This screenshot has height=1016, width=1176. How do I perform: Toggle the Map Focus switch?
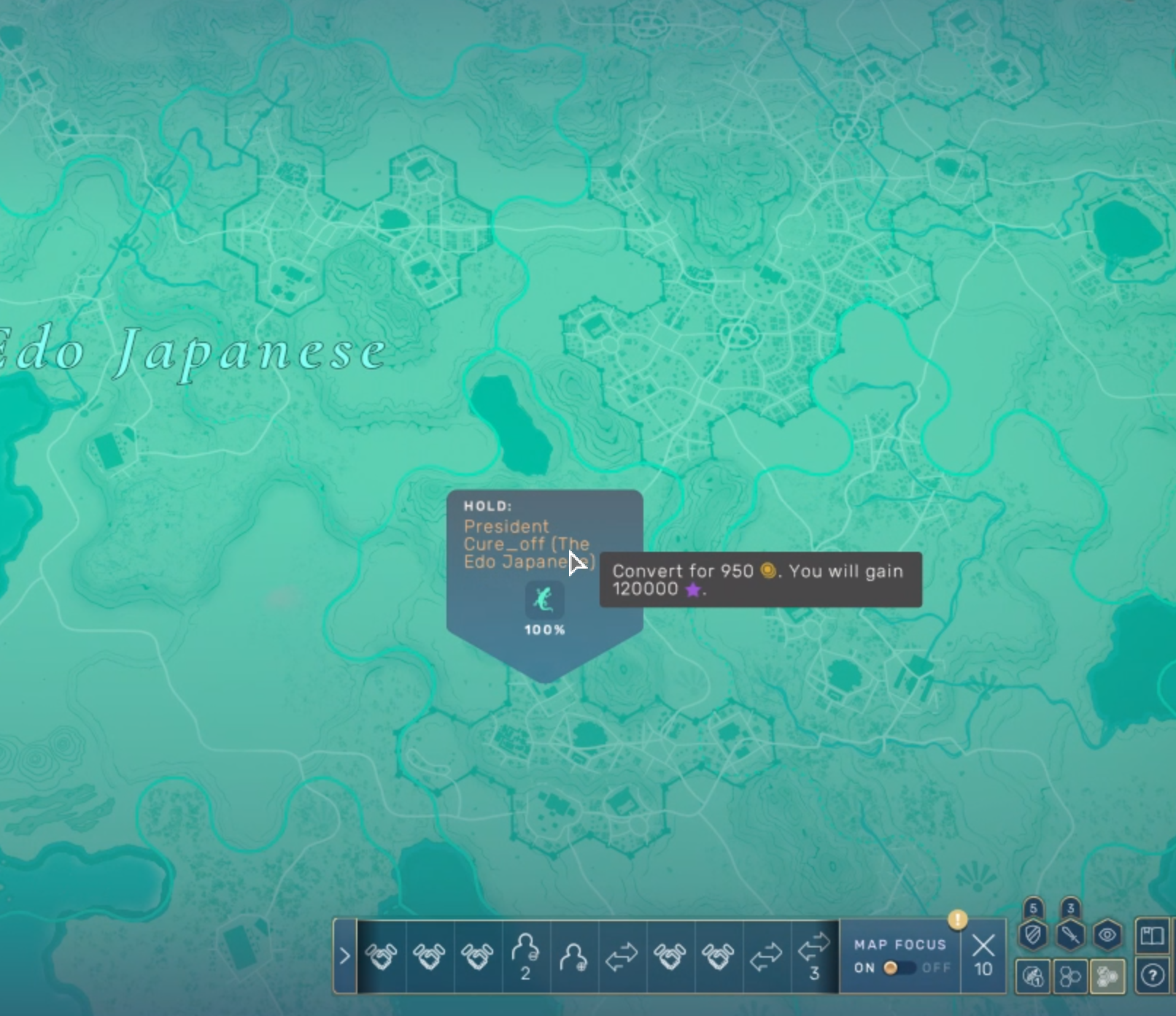coord(899,968)
